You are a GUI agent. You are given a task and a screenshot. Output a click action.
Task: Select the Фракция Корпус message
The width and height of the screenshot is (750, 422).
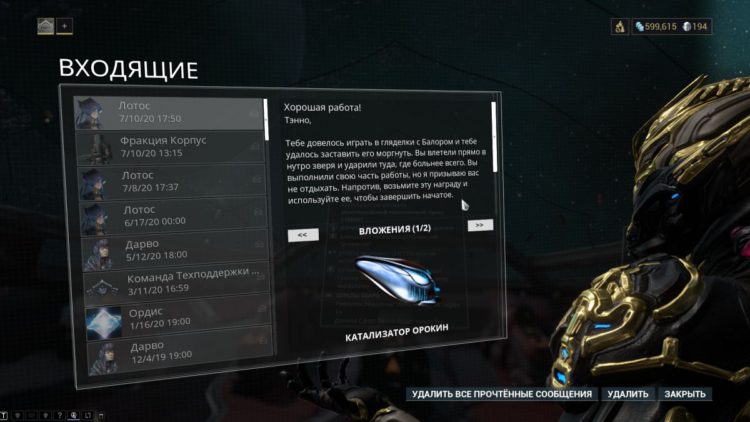168,147
